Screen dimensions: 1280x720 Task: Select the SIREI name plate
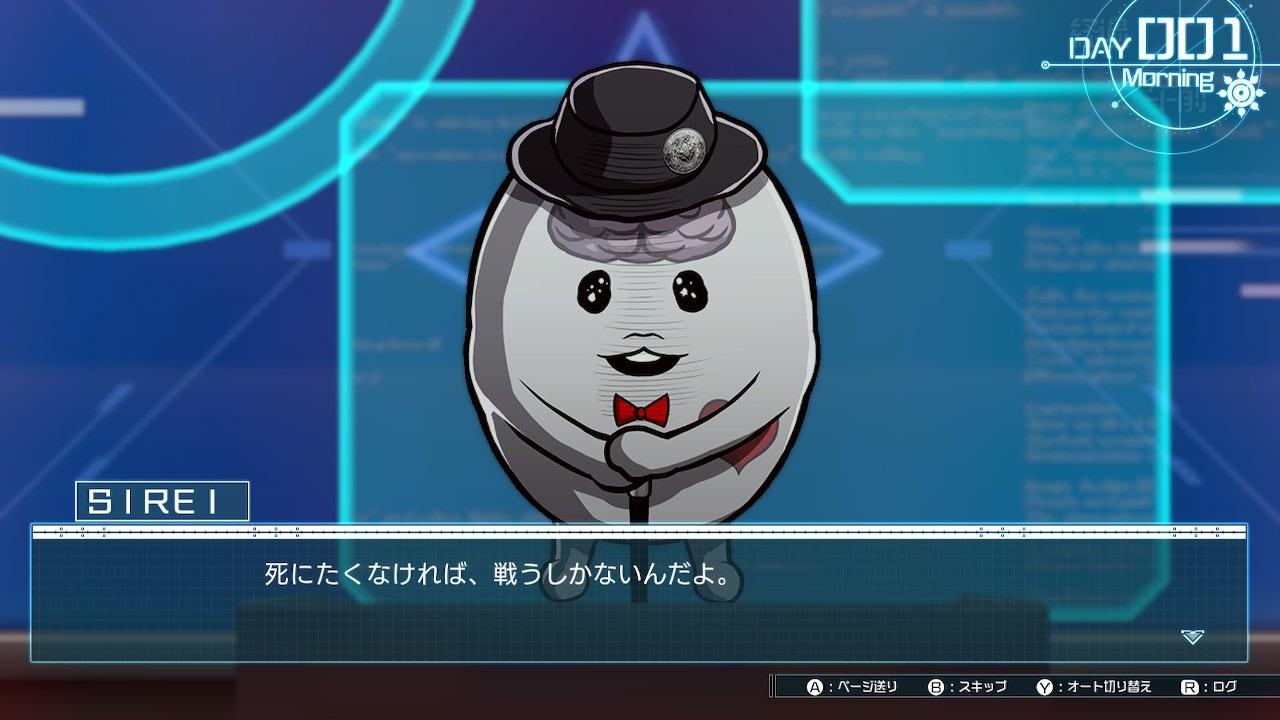160,501
